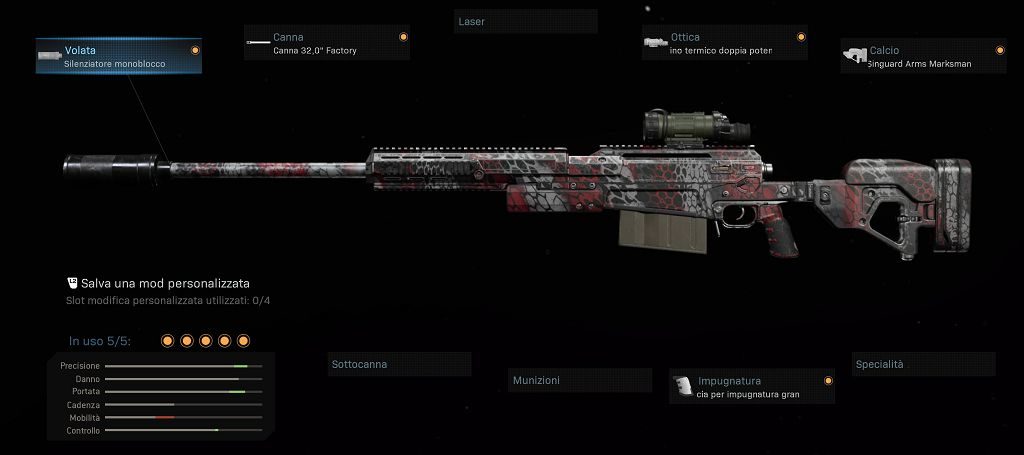Select the Impugnatura rear grip slot
Screen dimensions: 1024x455
752,387
